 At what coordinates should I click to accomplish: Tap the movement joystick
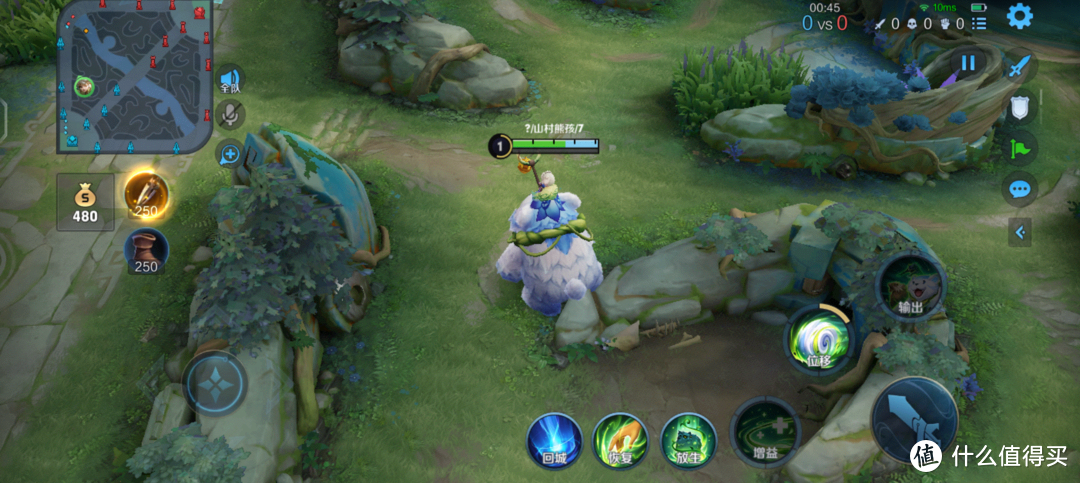[x=215, y=382]
